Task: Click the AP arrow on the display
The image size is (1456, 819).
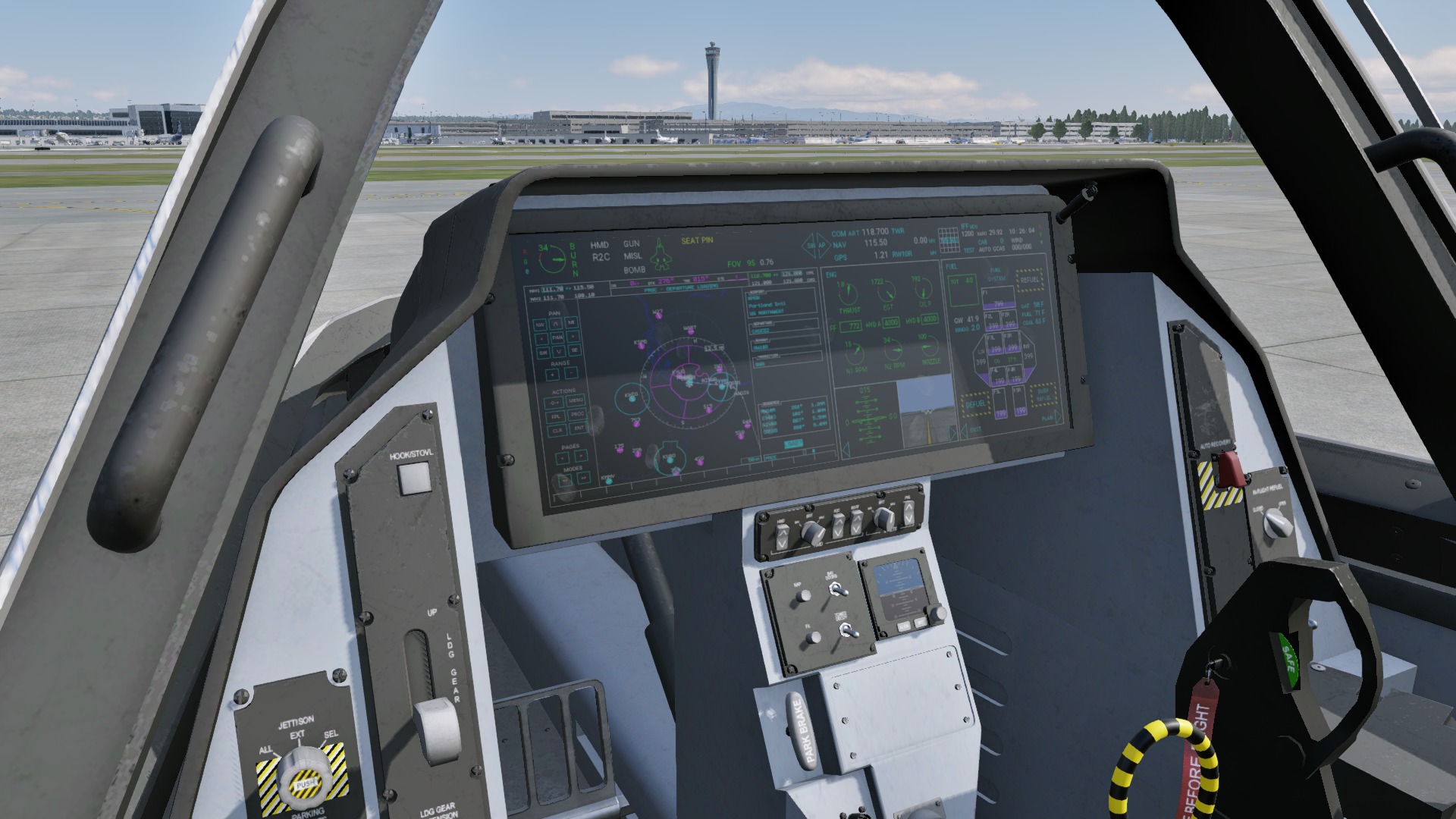Action: pyautogui.click(x=822, y=246)
